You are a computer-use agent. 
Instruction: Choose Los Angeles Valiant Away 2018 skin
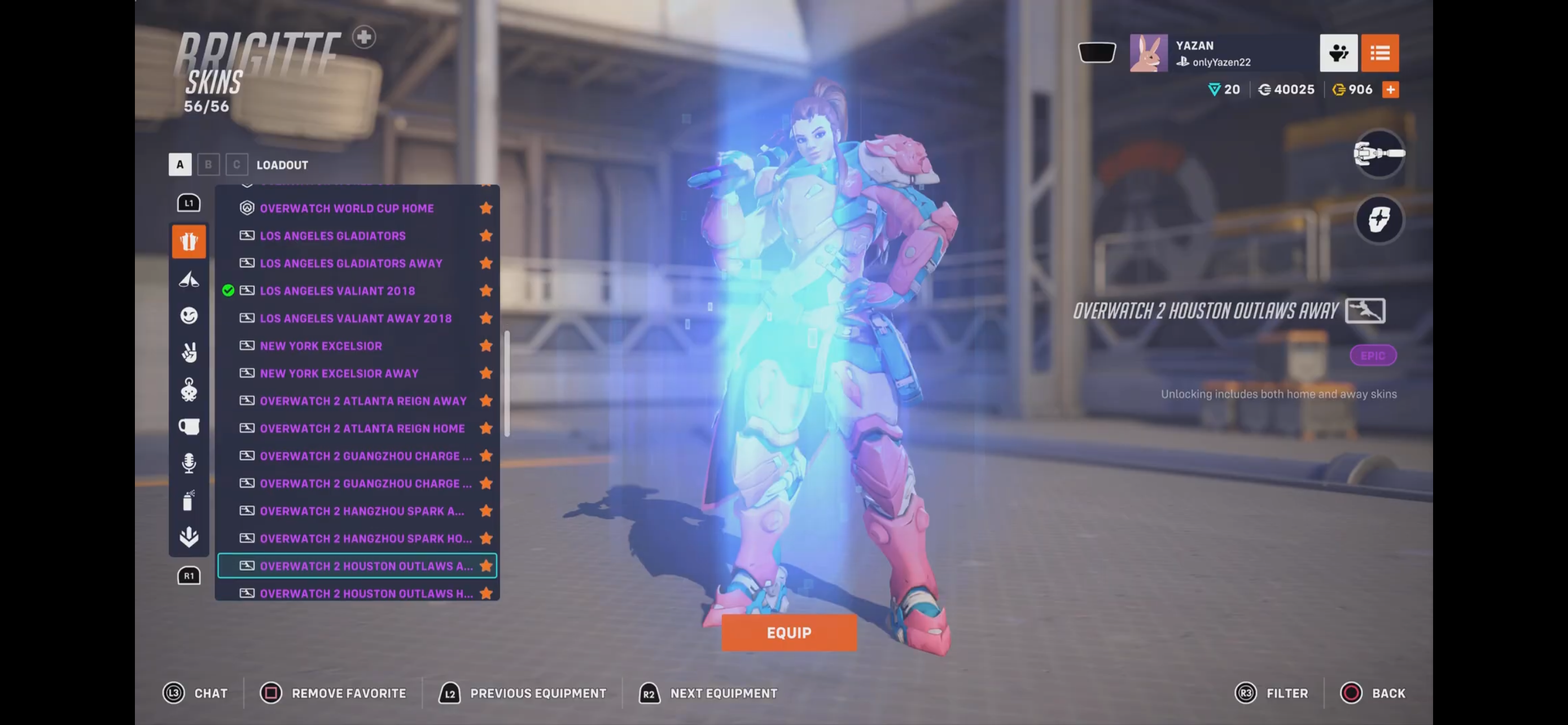(x=356, y=318)
